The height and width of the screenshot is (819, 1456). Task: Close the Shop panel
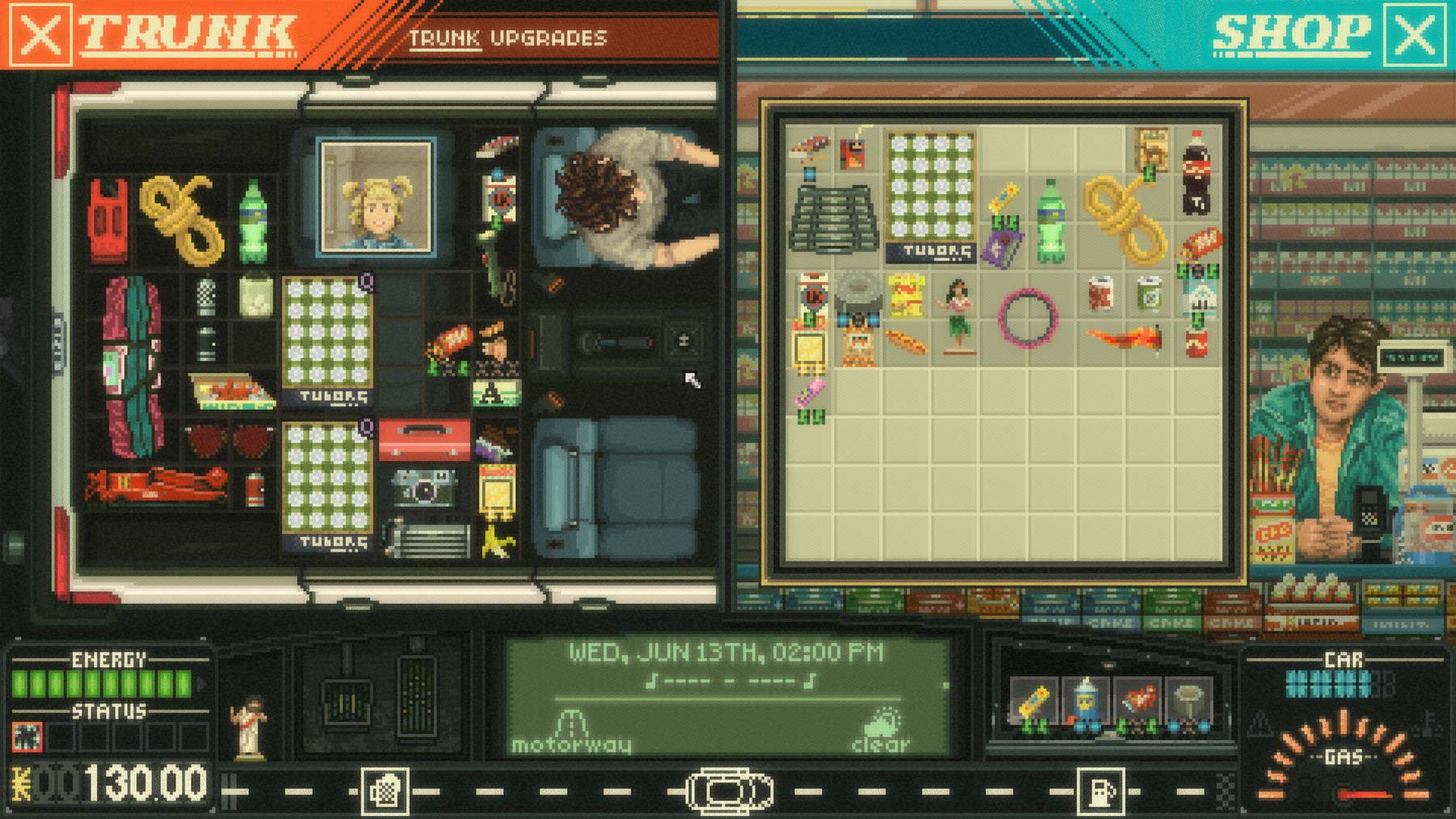pyautogui.click(x=1415, y=35)
